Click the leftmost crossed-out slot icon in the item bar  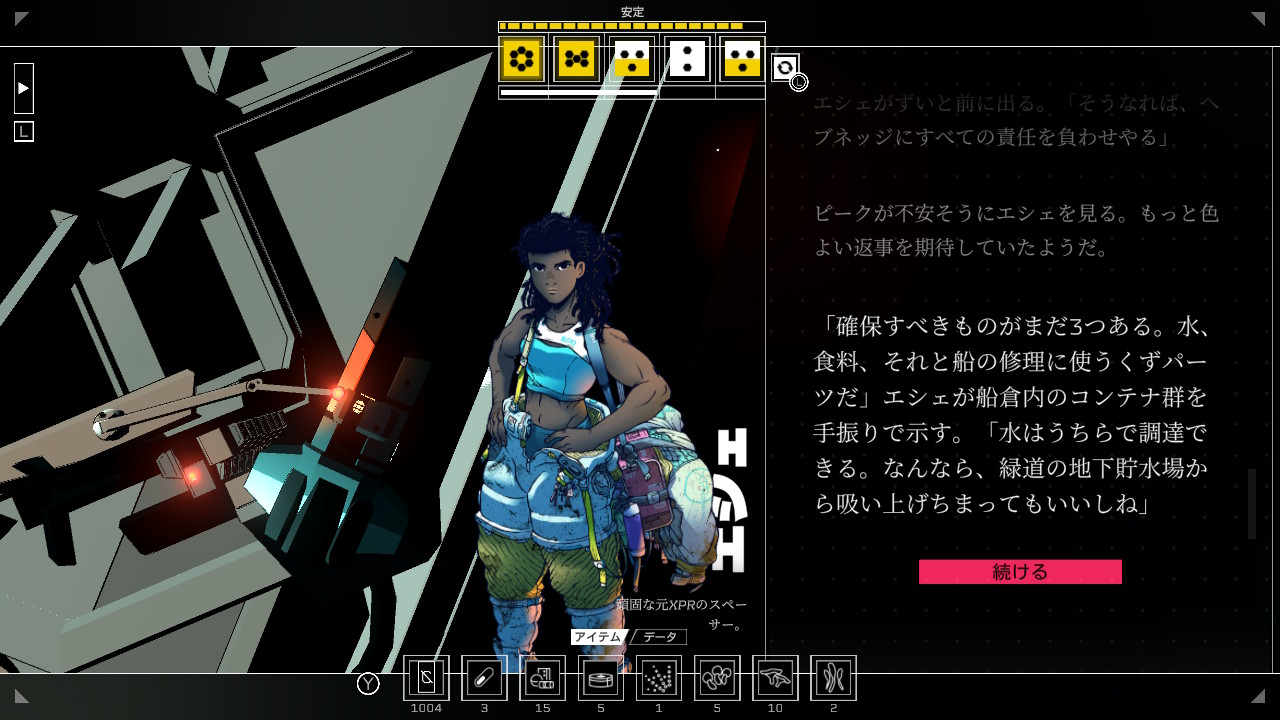coord(427,677)
